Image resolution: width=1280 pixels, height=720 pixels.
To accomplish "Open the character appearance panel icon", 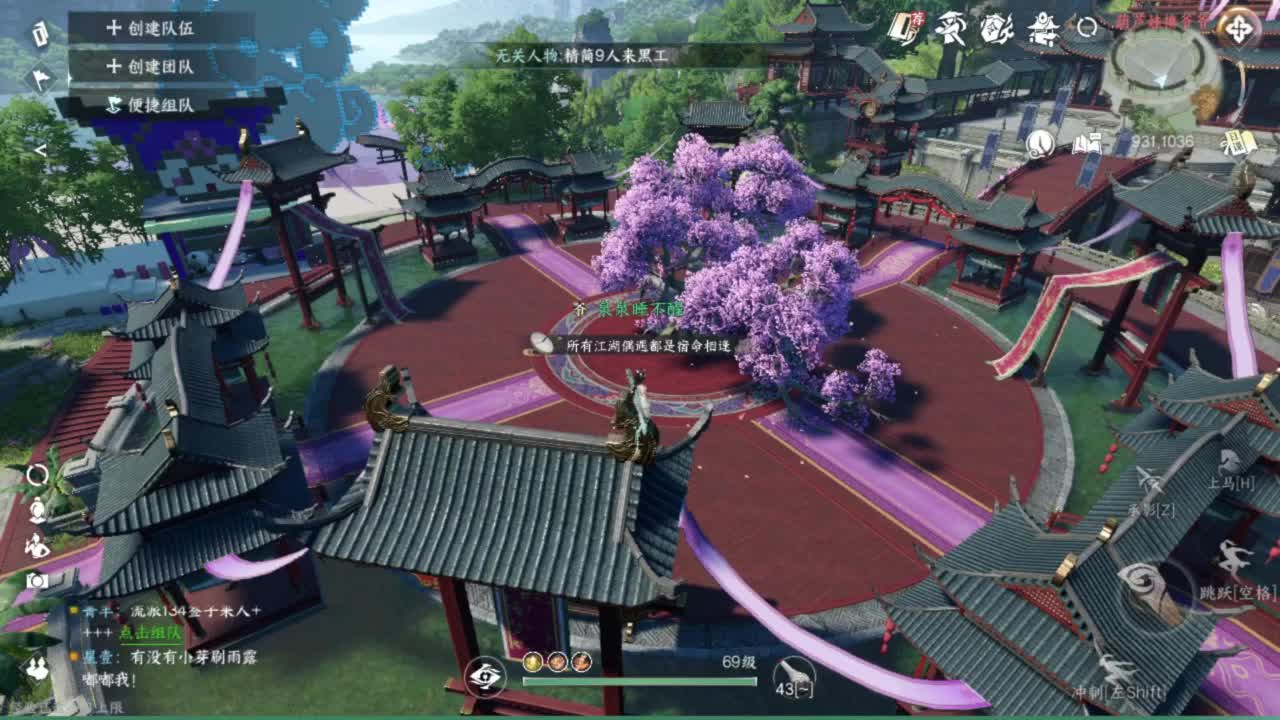I will 37,510.
